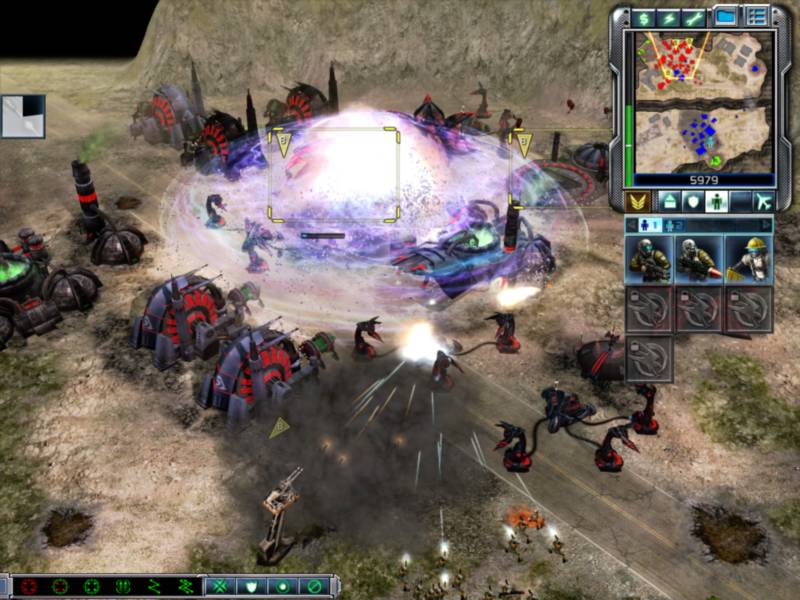800x600 pixels.
Task: Choose the crossed arrows unit command button
Action: click(220, 587)
